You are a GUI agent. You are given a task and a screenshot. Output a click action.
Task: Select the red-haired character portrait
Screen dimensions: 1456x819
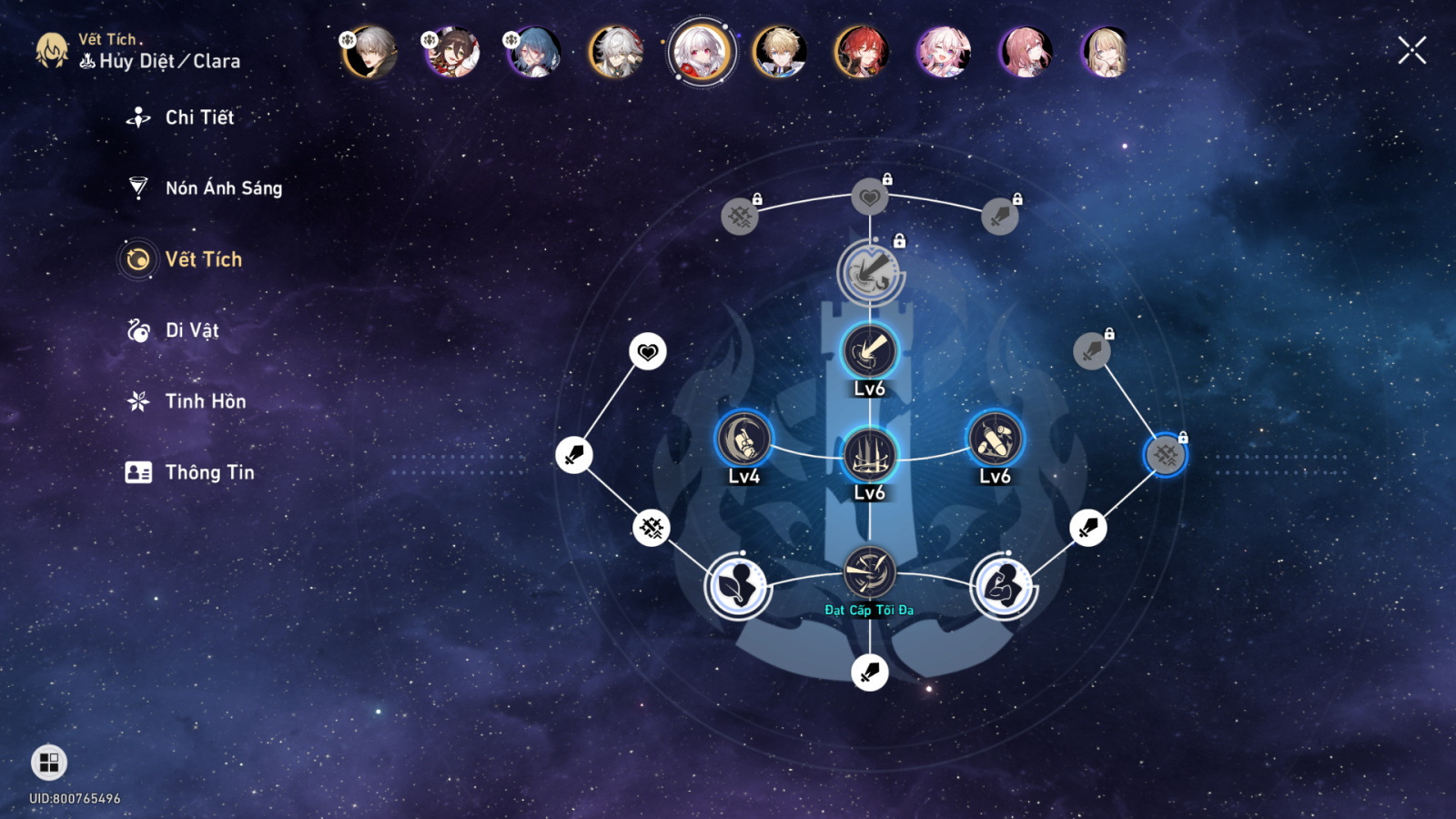click(x=861, y=52)
